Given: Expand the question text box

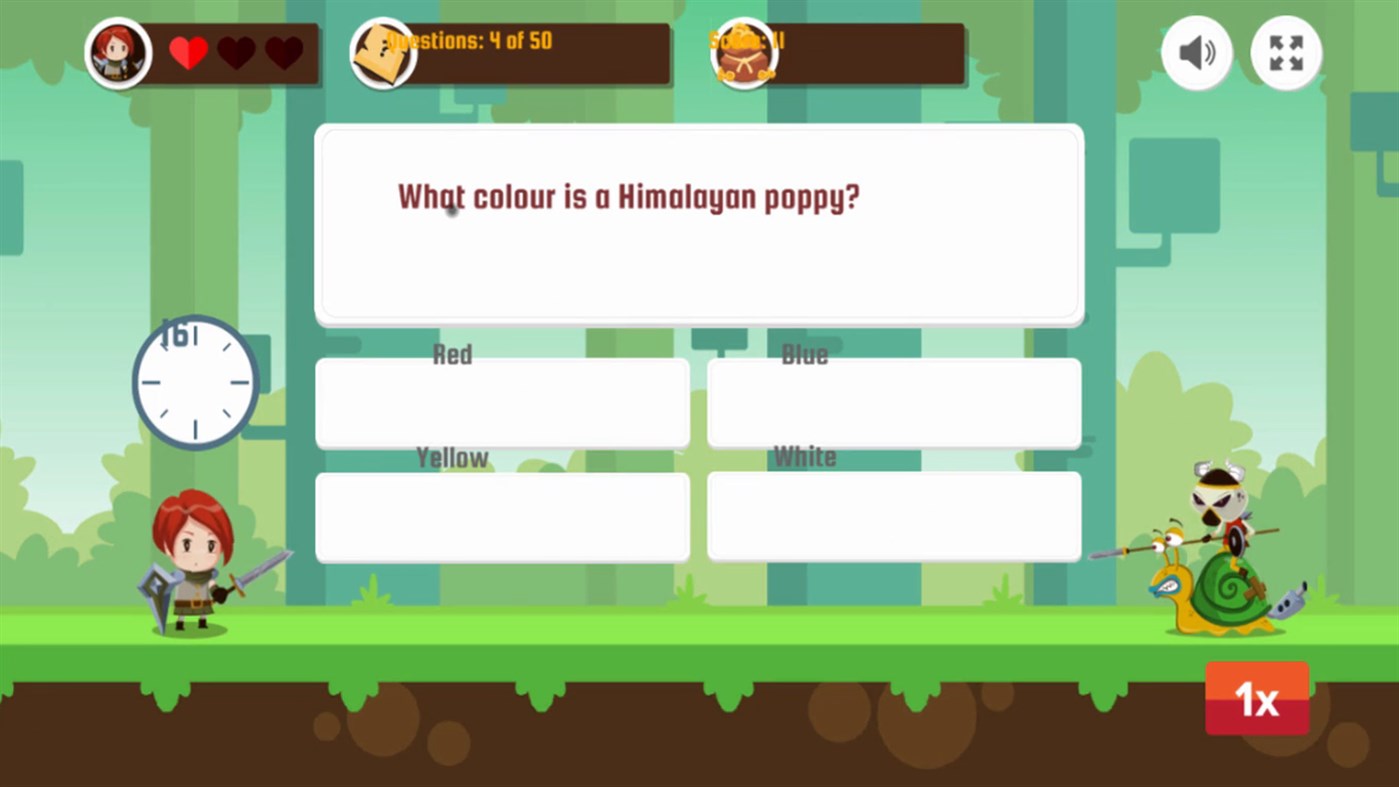Looking at the screenshot, I should [698, 222].
